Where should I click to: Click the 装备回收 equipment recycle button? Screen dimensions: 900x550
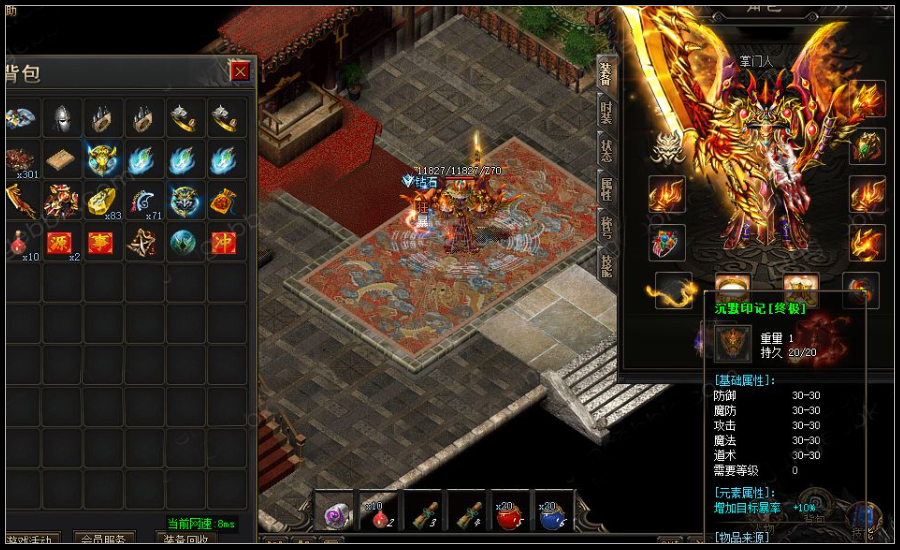pyautogui.click(x=187, y=540)
